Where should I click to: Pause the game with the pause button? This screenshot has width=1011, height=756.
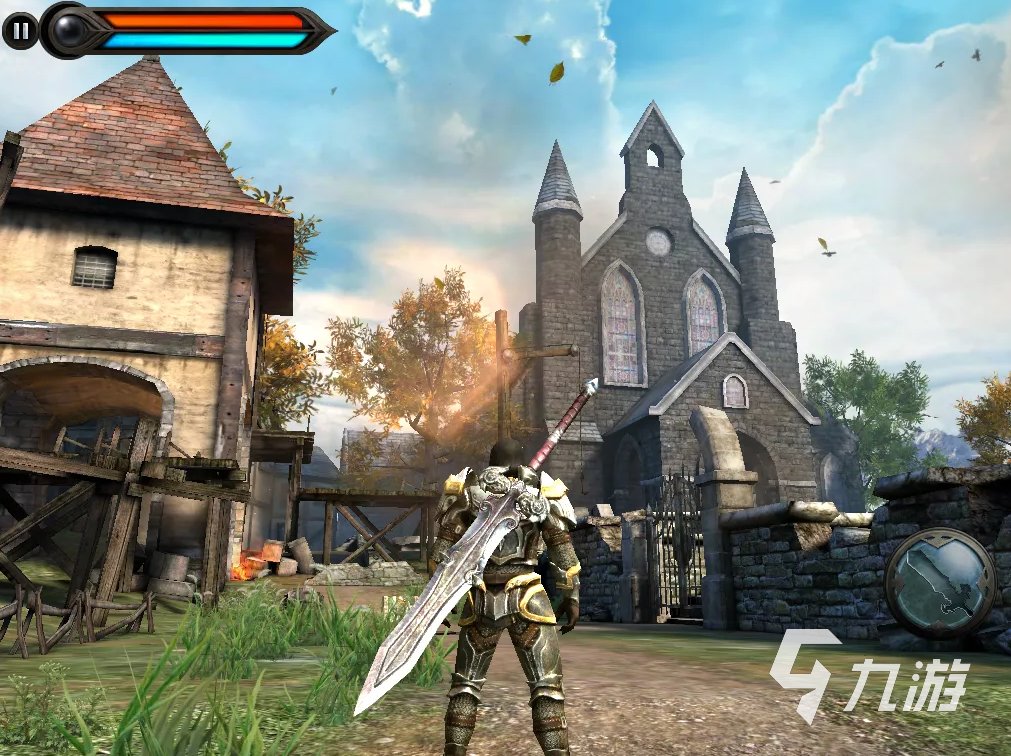[x=19, y=31]
